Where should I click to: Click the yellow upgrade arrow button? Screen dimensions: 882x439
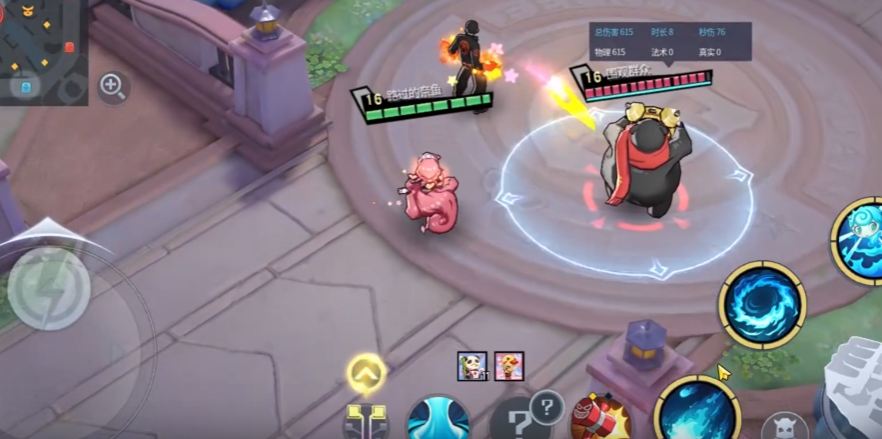pos(367,374)
